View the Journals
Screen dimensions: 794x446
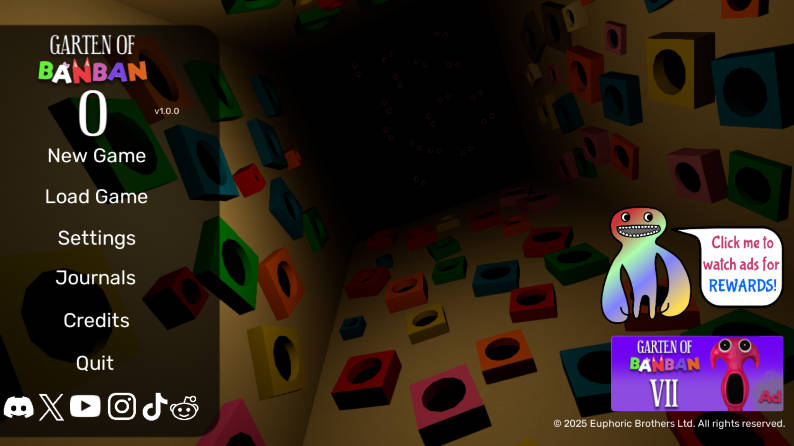pos(96,278)
